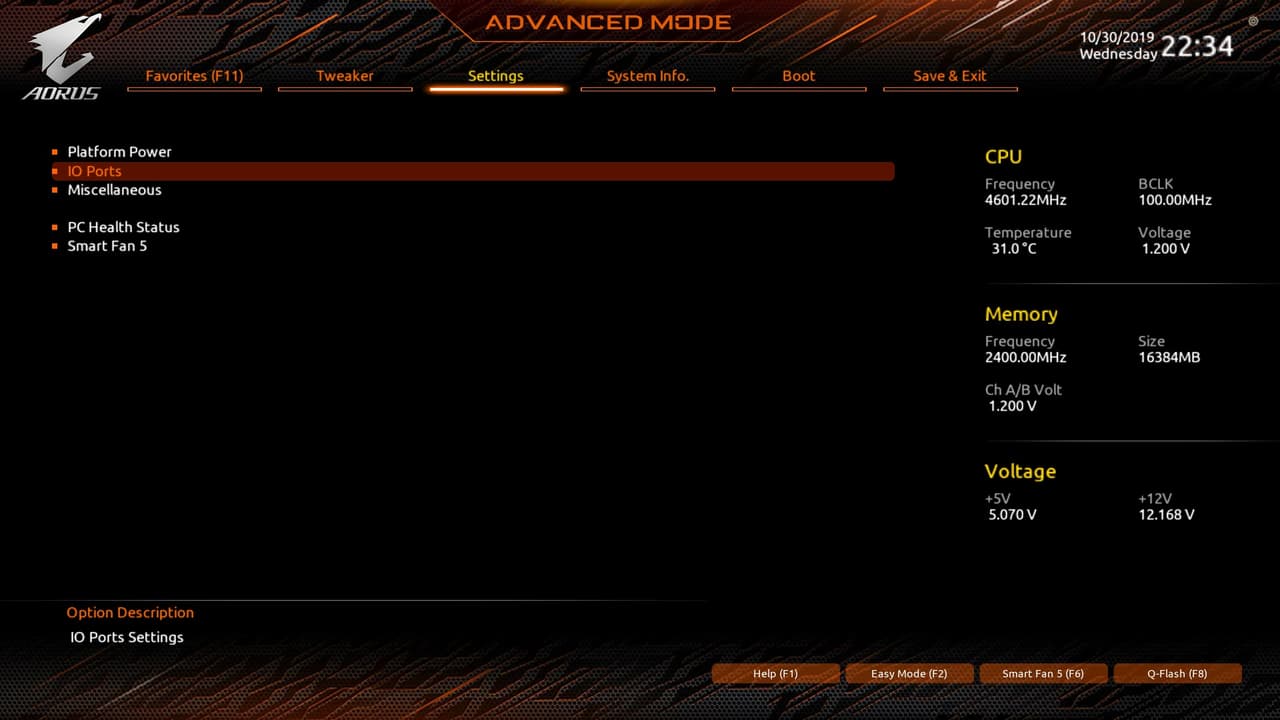Screen dimensions: 1280x720
Task: Click the orange bullet beside PC Health Status
Action: 55,227
